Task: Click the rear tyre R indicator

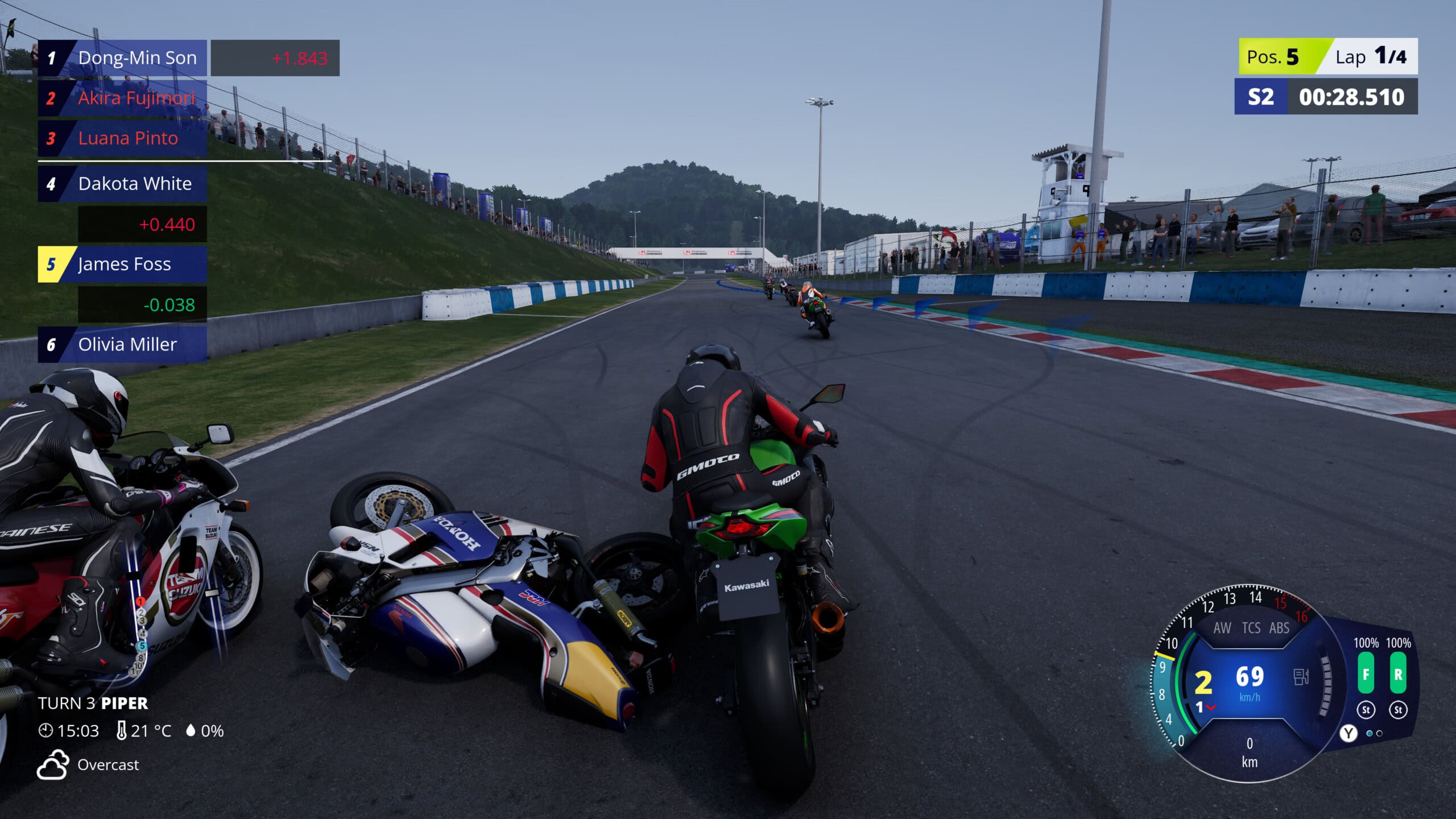Action: [x=1398, y=674]
